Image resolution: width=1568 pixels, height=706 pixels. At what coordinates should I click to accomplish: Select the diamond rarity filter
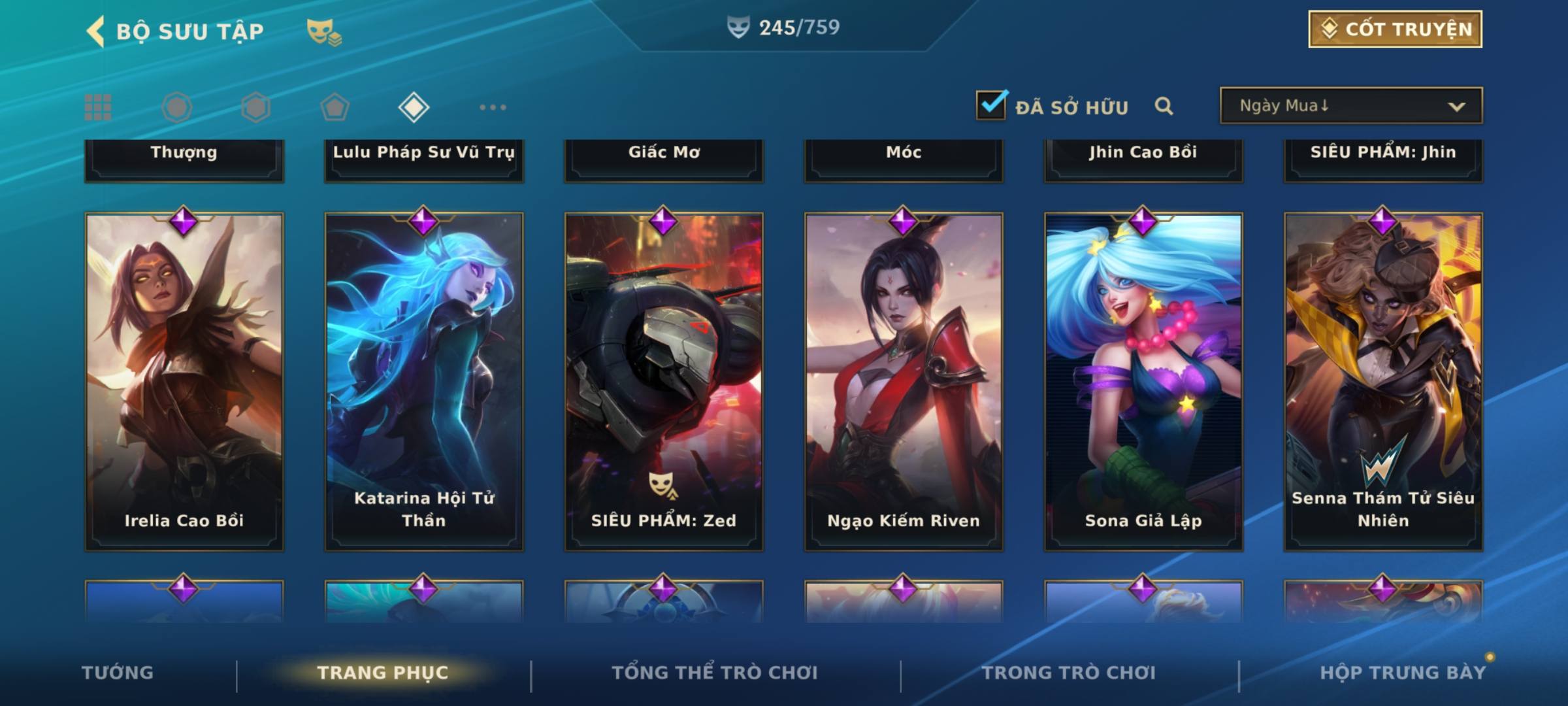(x=414, y=107)
